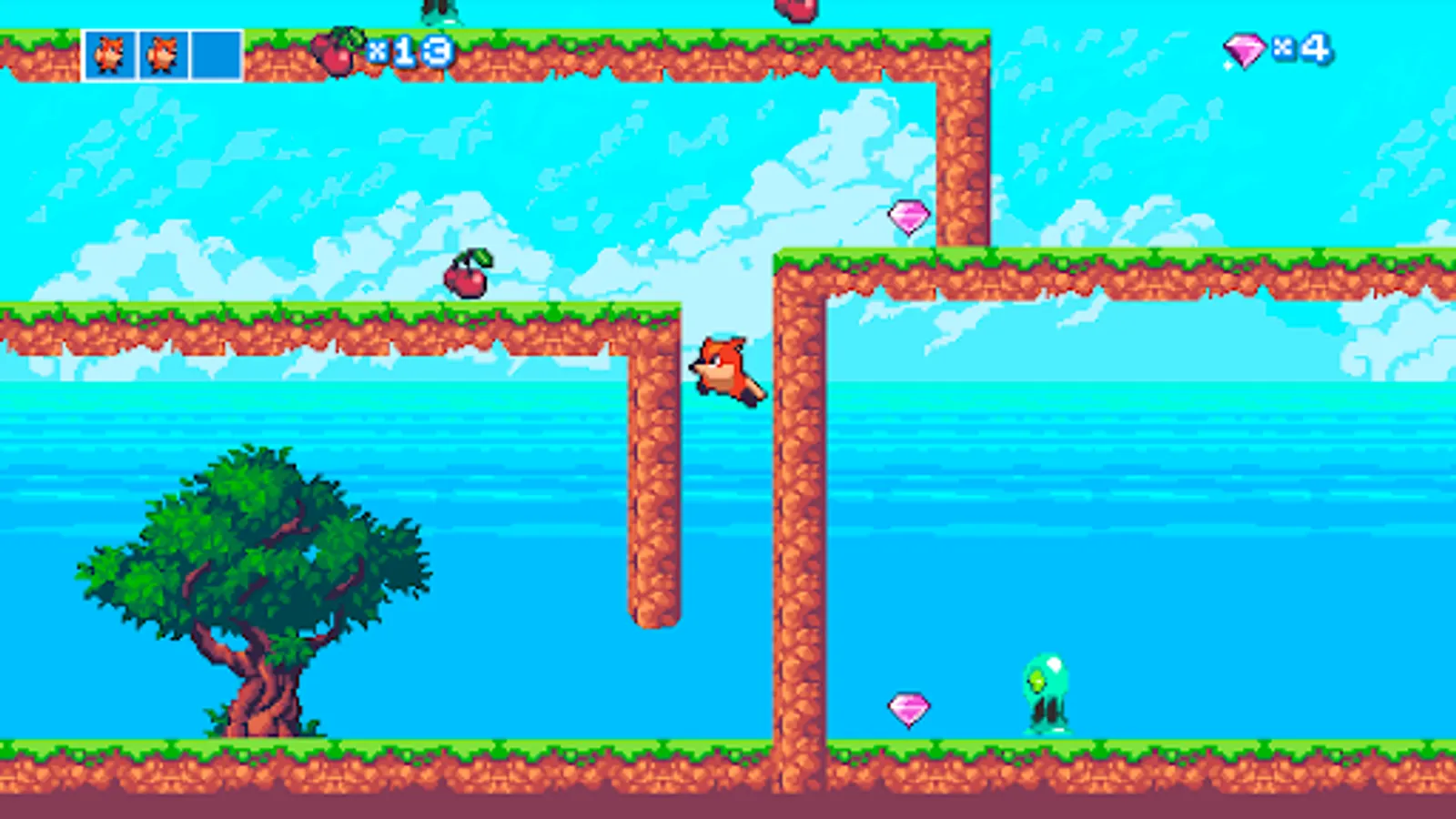Click the green slime enemy
This screenshot has width=1456, height=819.
pyautogui.click(x=1046, y=693)
